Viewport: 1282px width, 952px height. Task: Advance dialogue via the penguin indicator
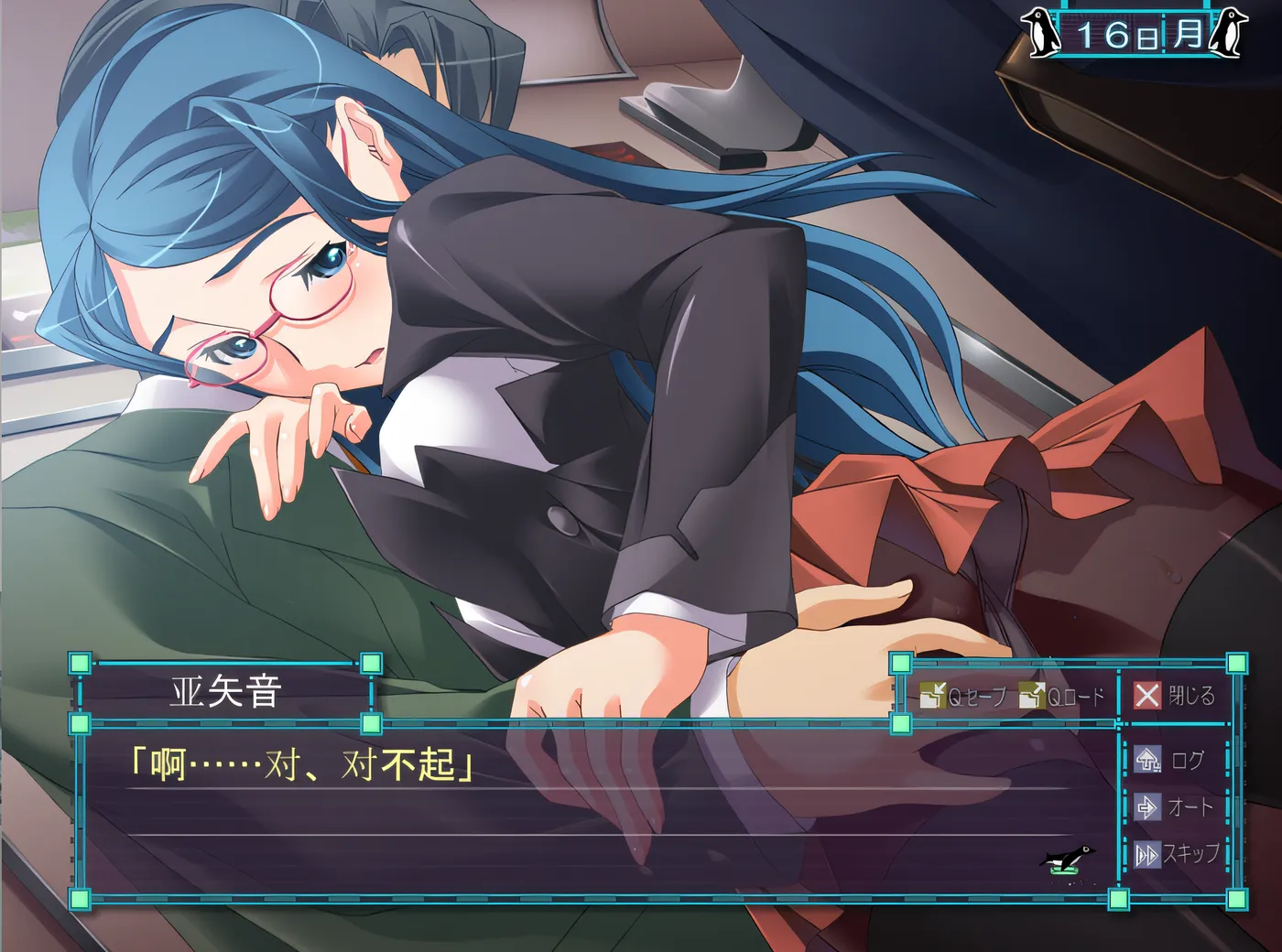click(x=1068, y=860)
